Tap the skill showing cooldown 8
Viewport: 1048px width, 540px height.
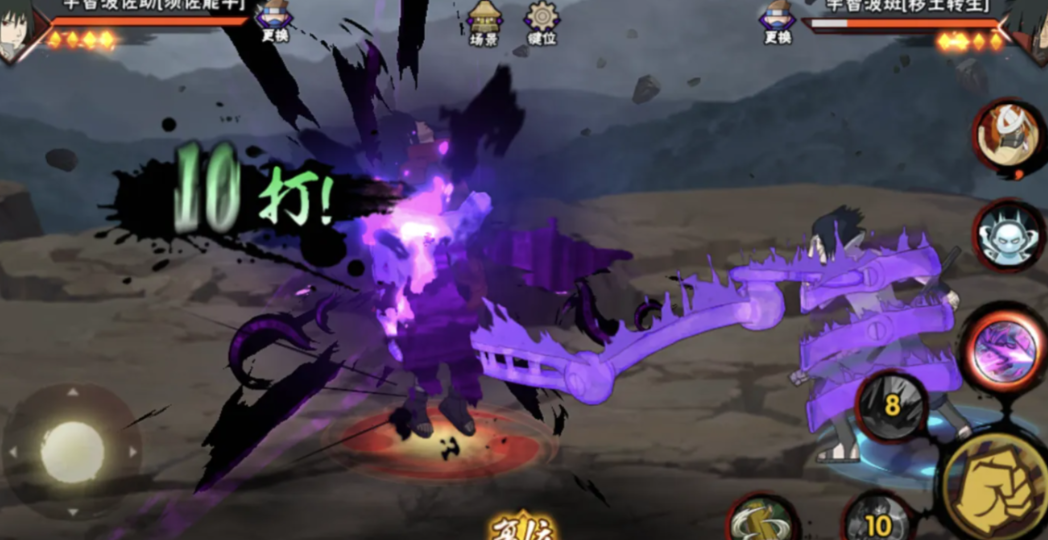[x=890, y=407]
